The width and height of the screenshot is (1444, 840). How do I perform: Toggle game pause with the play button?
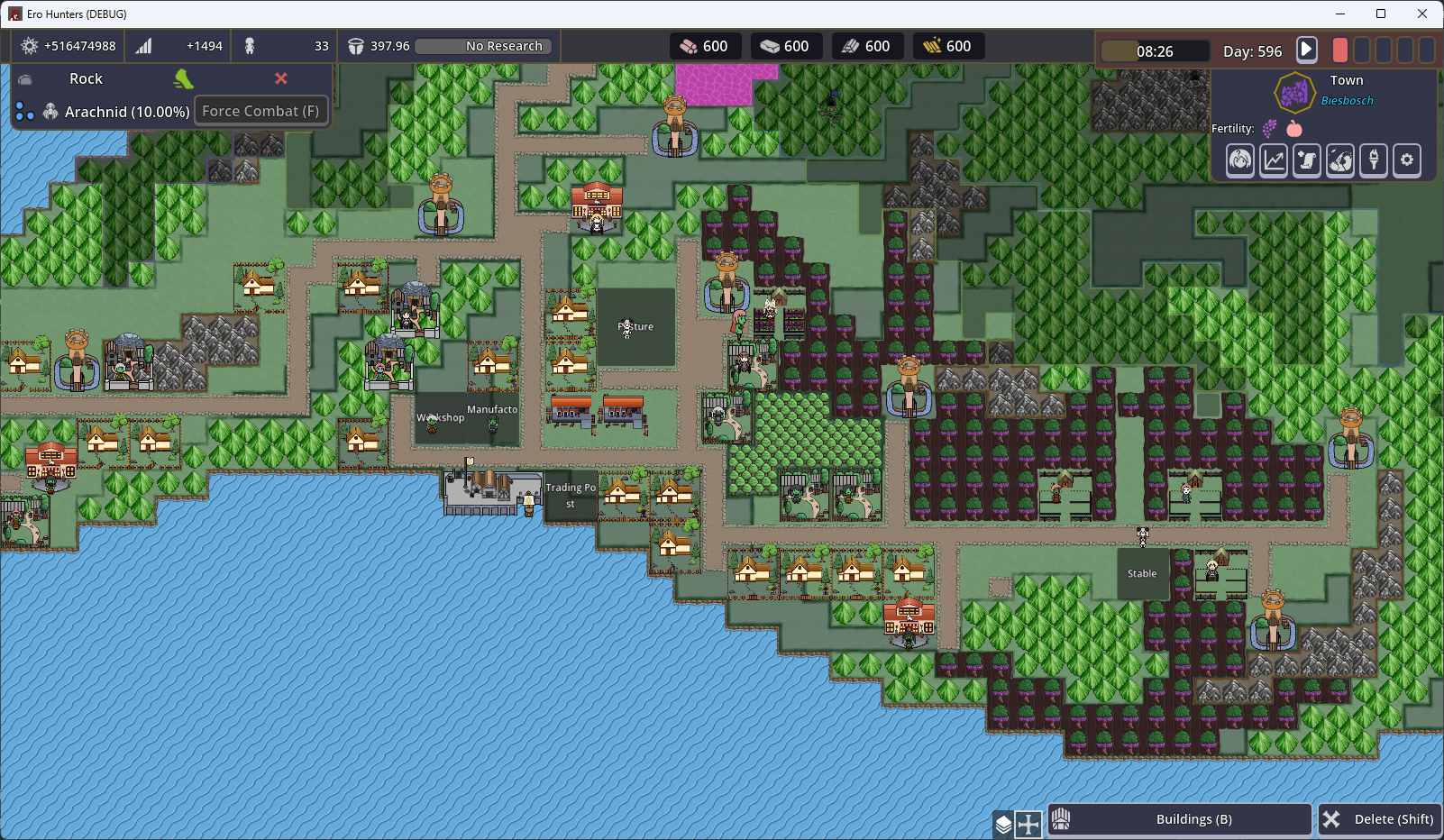[x=1307, y=50]
